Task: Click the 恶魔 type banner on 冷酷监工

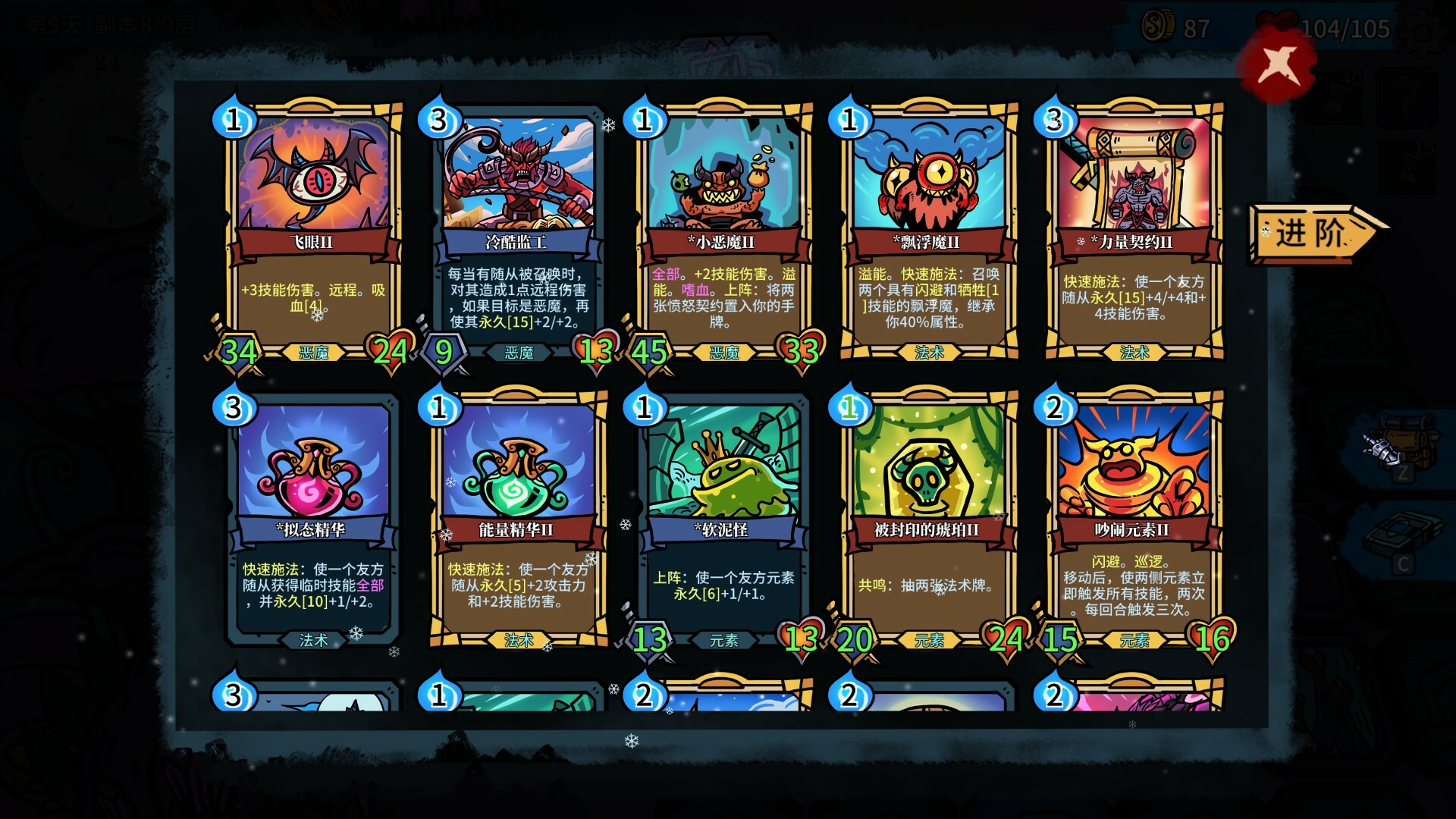Action: [519, 352]
